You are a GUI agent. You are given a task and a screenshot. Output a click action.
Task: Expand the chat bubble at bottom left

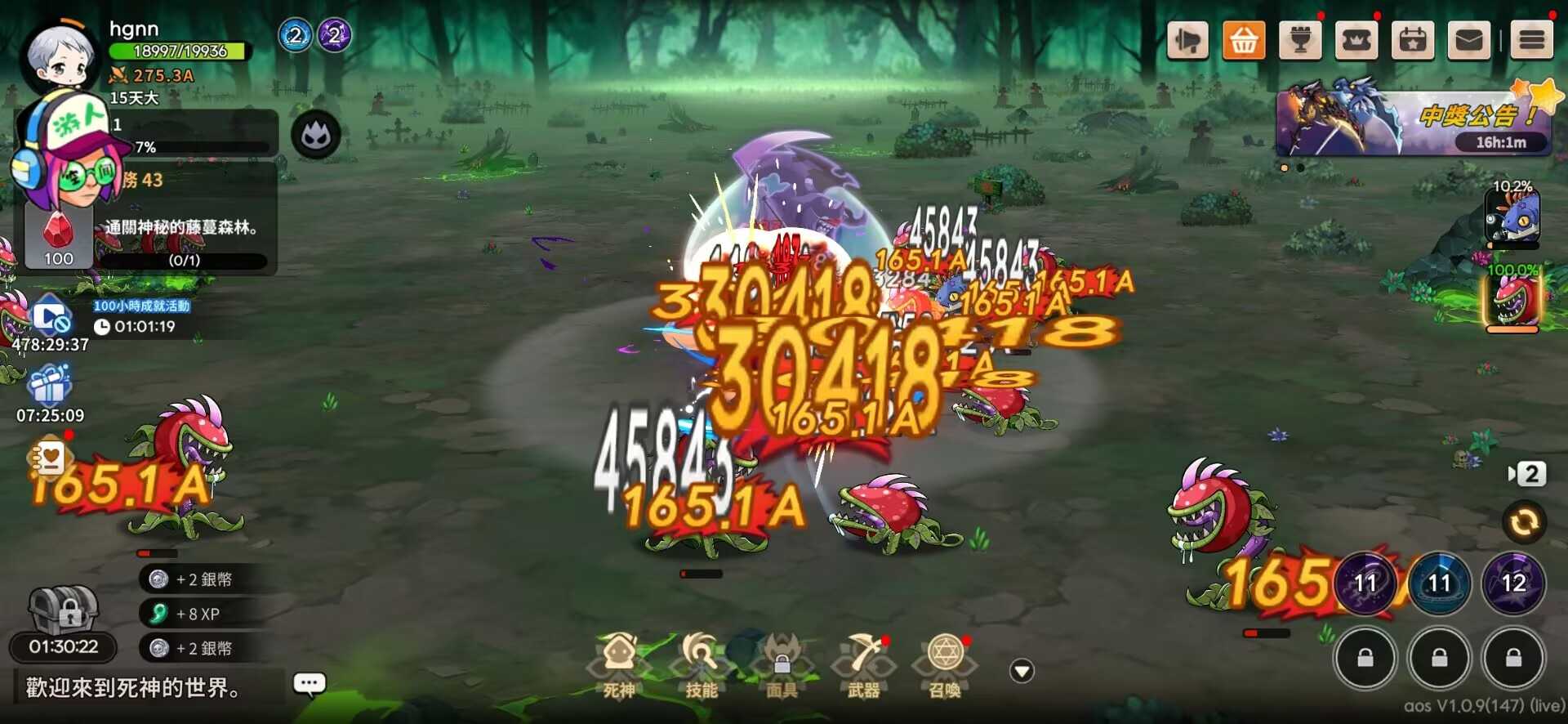(x=309, y=683)
